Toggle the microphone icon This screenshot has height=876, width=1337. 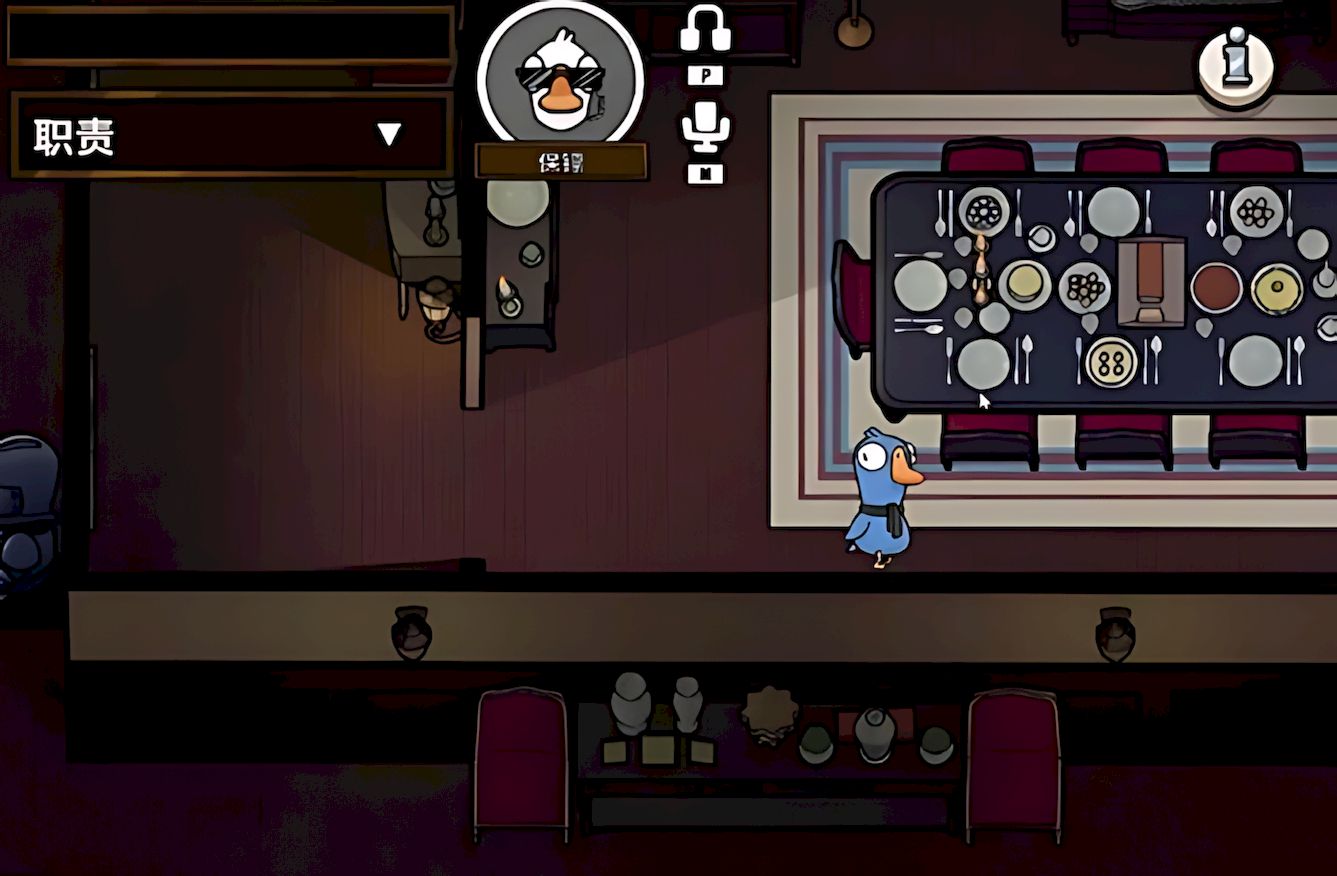point(705,127)
